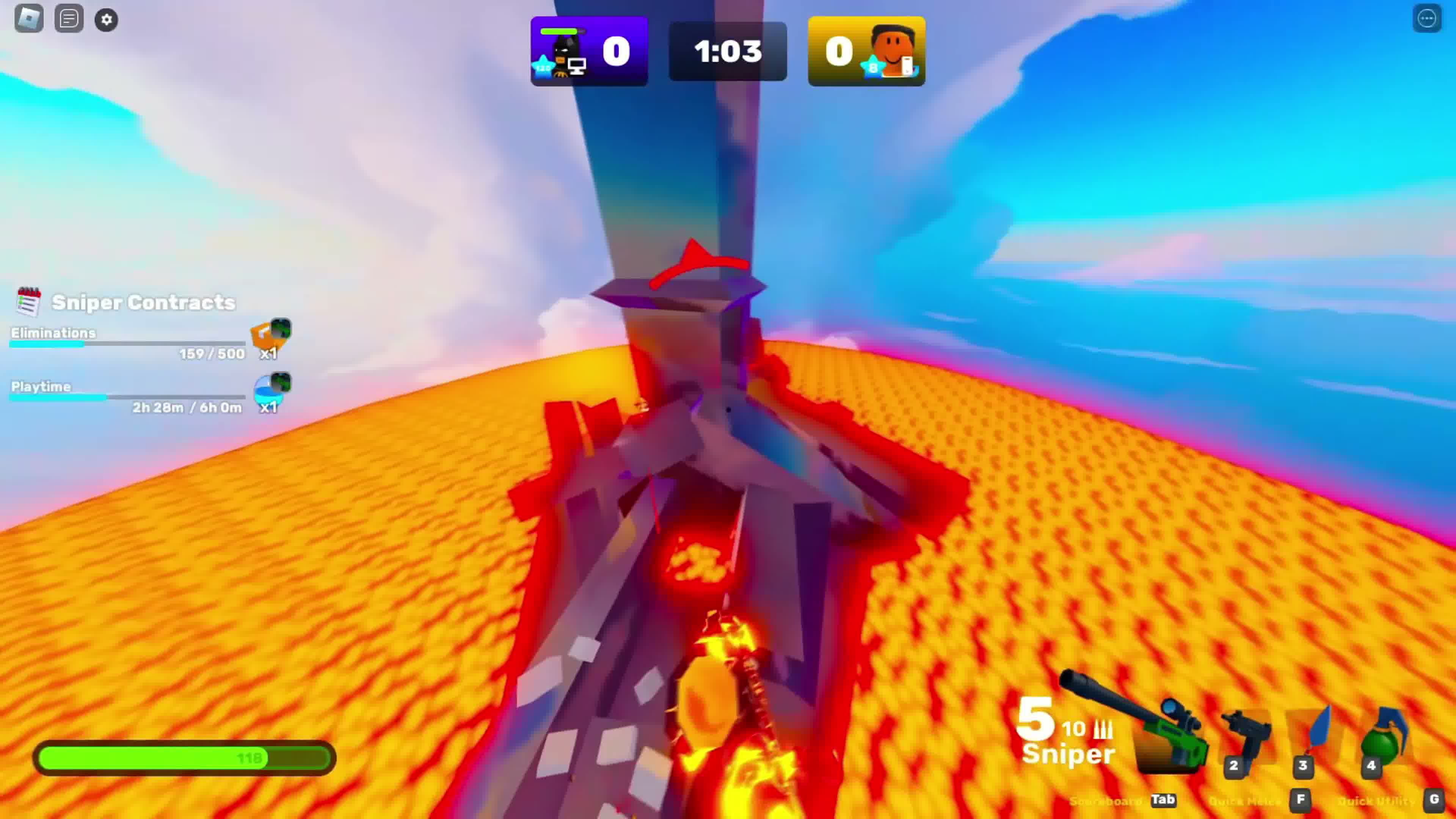Click the Sniper Contracts notepad icon

tap(28, 301)
